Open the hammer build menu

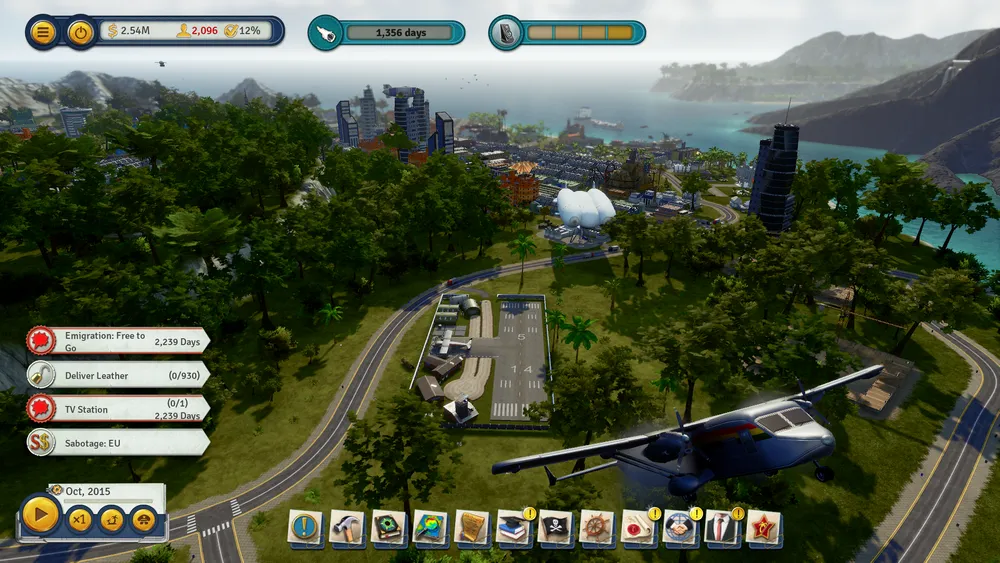pyautogui.click(x=347, y=527)
